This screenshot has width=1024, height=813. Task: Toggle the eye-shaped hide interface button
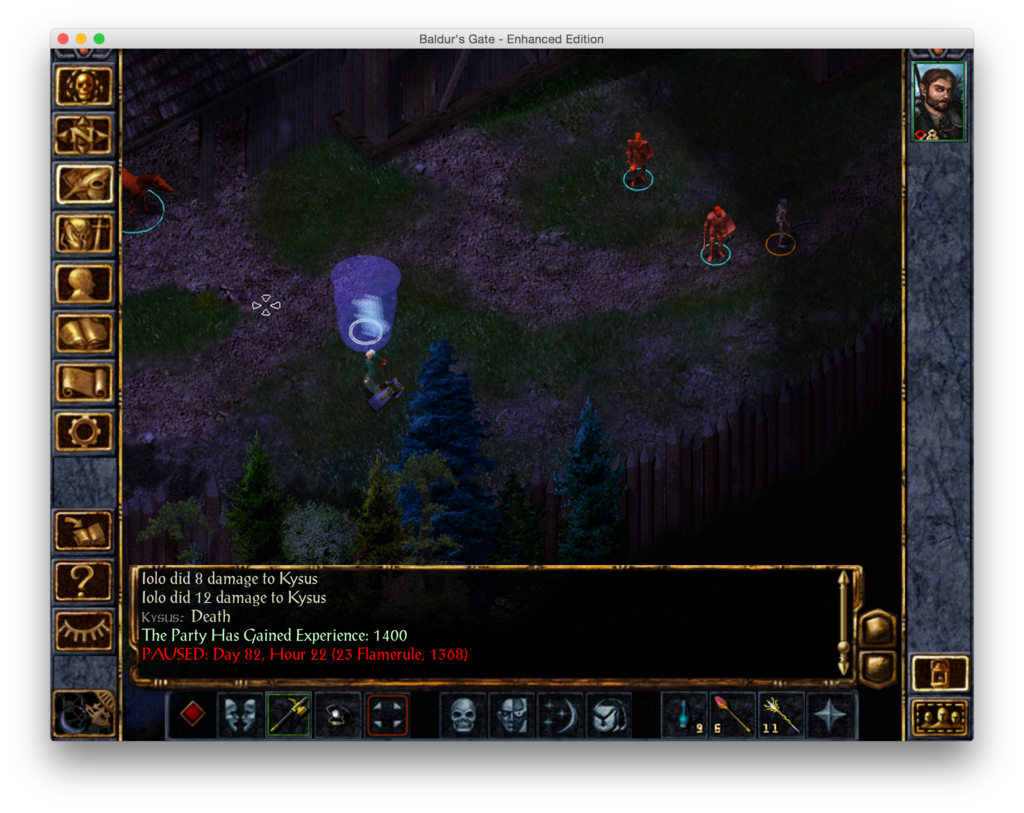click(x=83, y=630)
